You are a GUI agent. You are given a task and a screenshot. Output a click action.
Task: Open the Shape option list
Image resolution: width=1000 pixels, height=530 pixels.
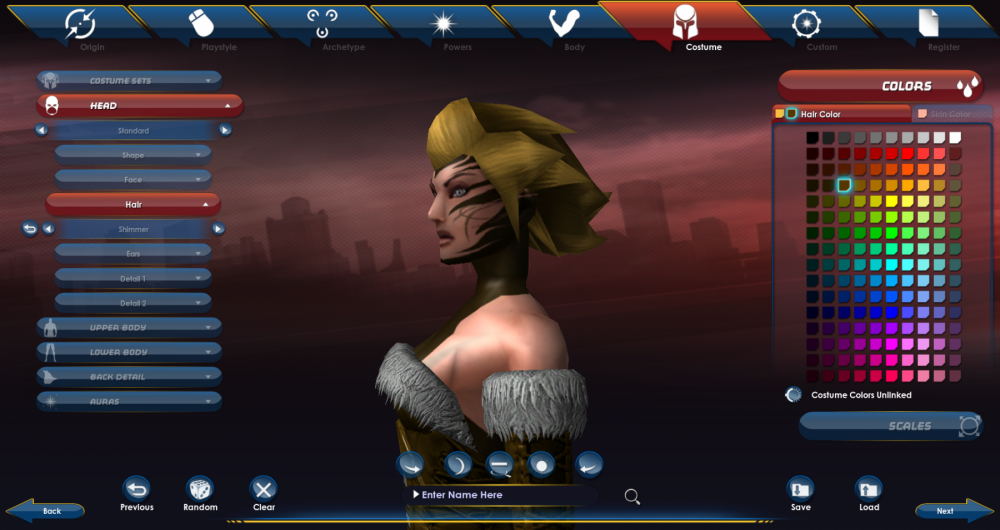point(133,155)
